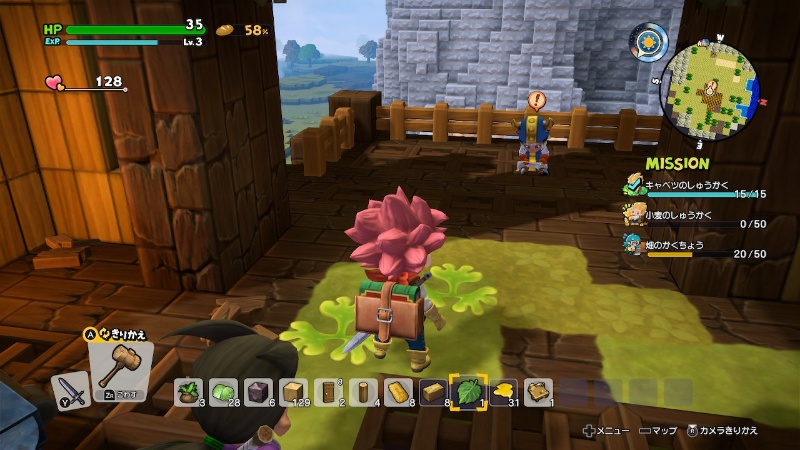Choose the yellow petals stack of 31
This screenshot has height=450, width=800.
pos(503,392)
